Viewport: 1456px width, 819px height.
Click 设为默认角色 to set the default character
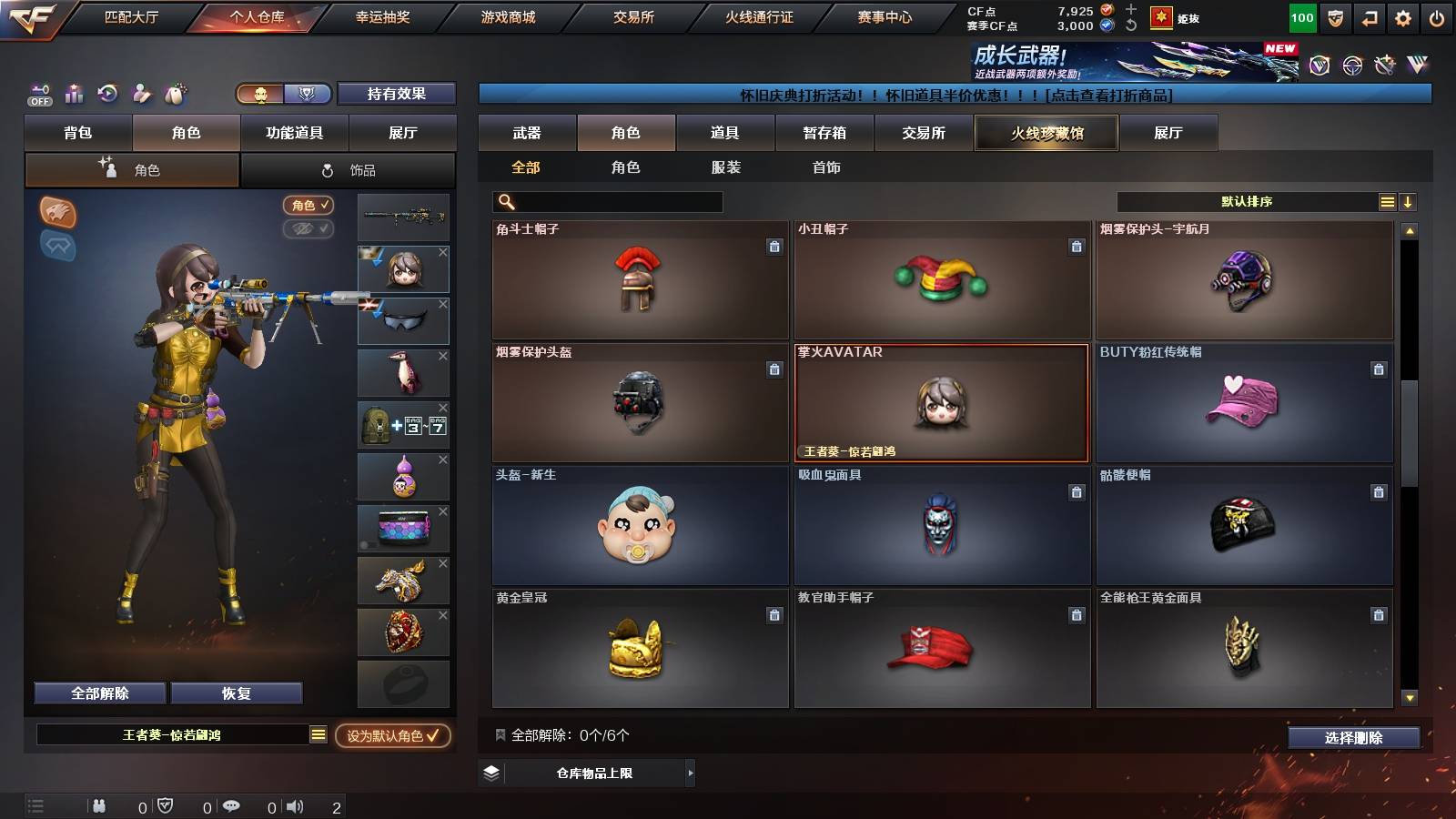(391, 737)
